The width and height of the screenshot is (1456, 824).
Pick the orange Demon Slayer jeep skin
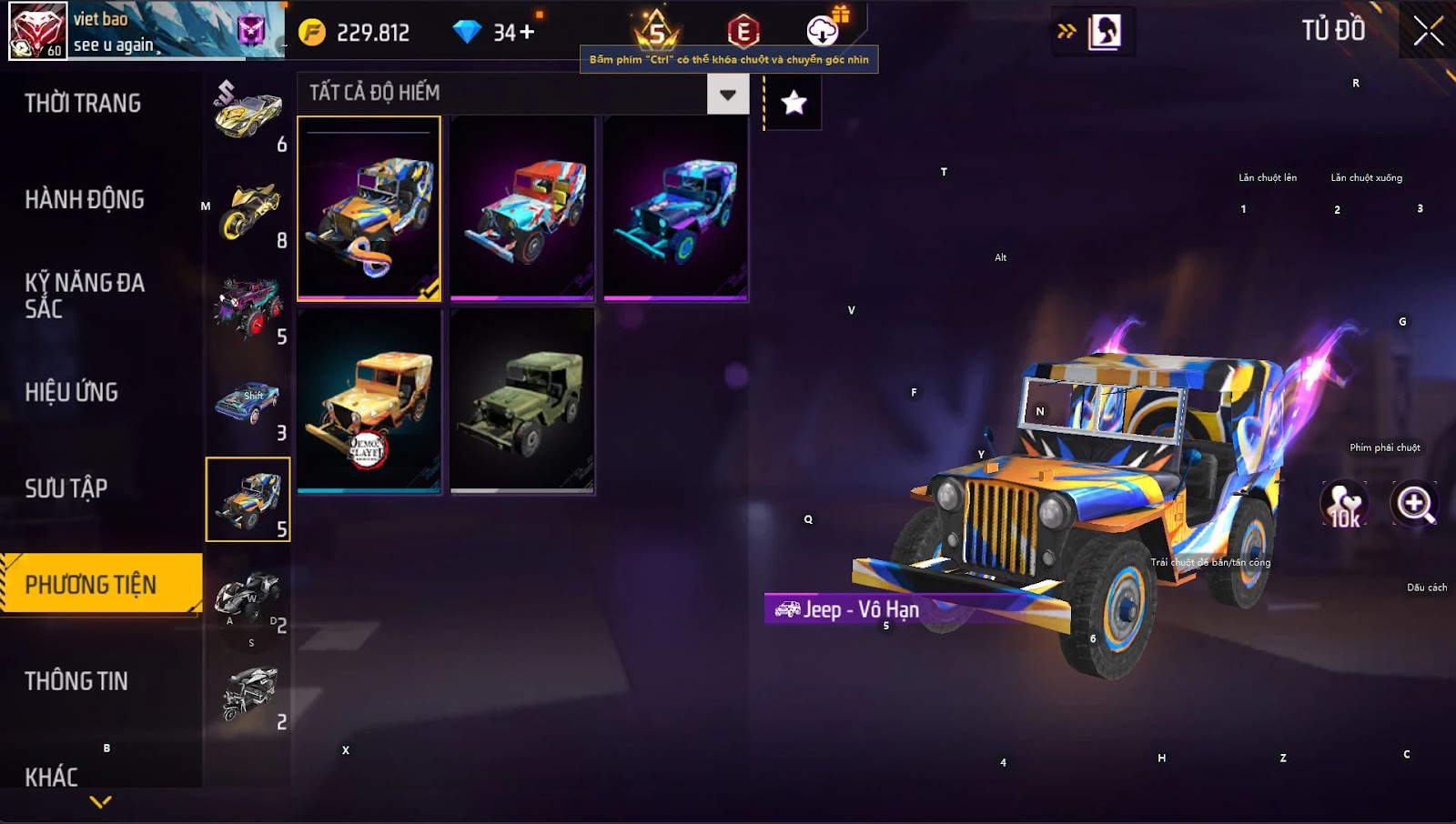(369, 401)
